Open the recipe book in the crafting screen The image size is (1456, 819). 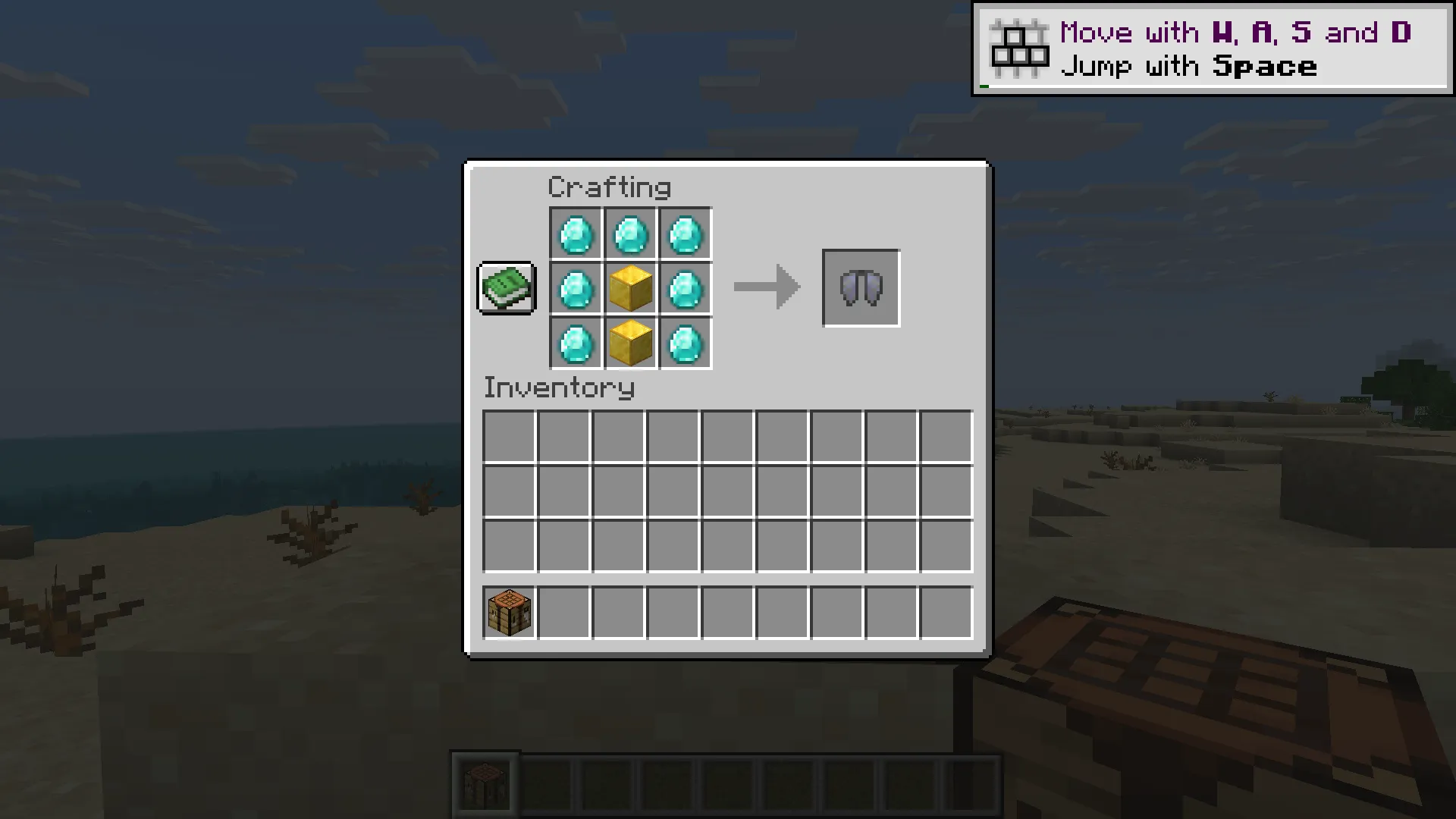pos(506,289)
